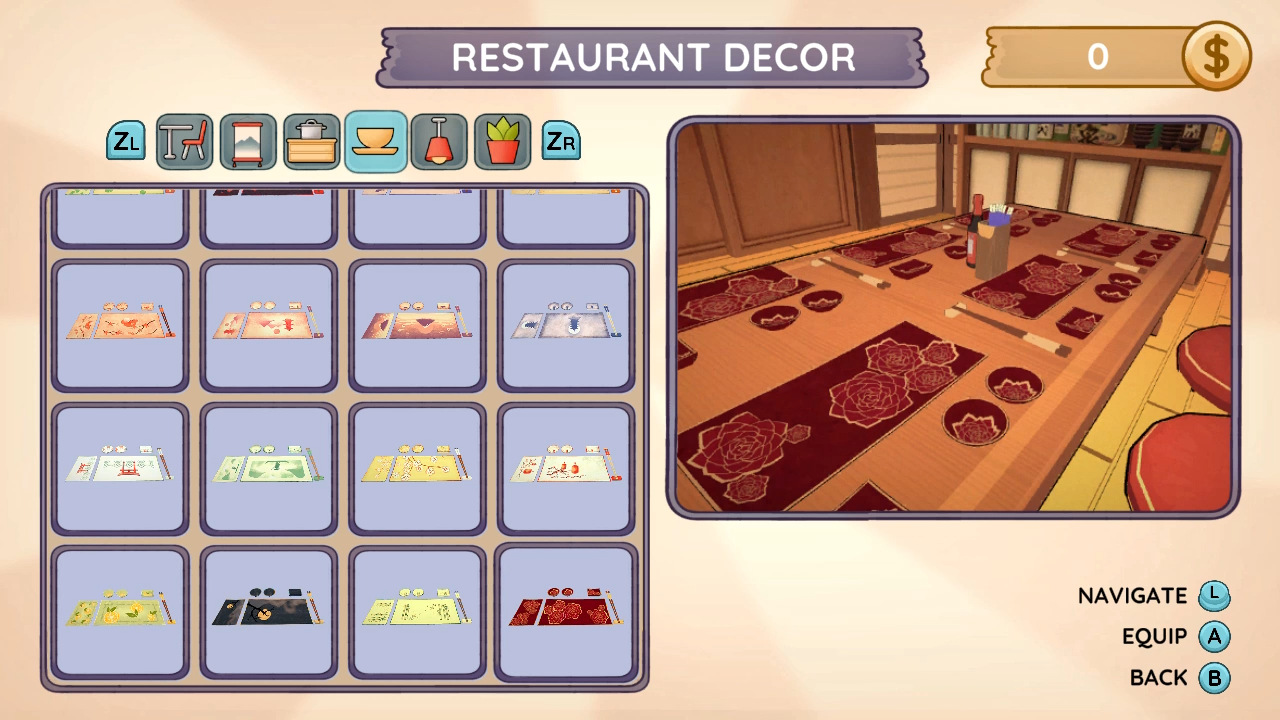This screenshot has height=720, width=1280.
Task: Click the ZR shoulder button icon
Action: point(562,141)
